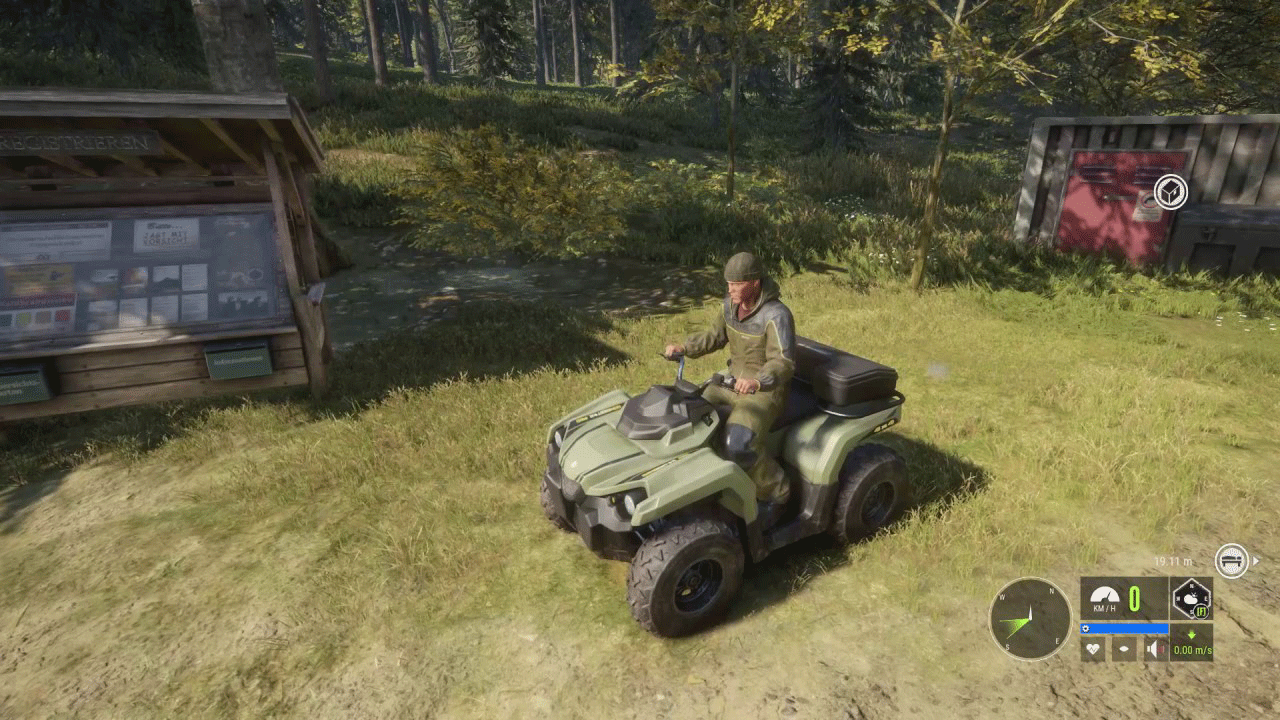Click the heartbeat health status icon
This screenshot has width=1280, height=720.
[x=1093, y=649]
